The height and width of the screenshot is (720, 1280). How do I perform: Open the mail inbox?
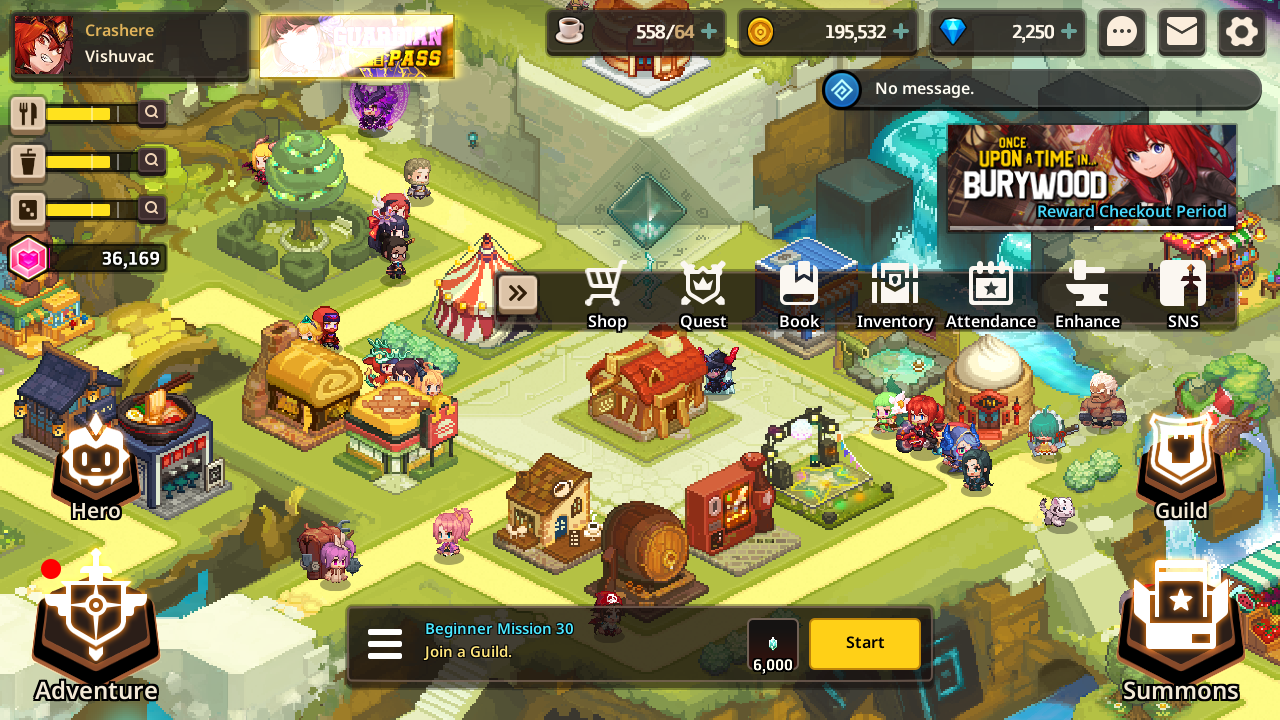1181,32
